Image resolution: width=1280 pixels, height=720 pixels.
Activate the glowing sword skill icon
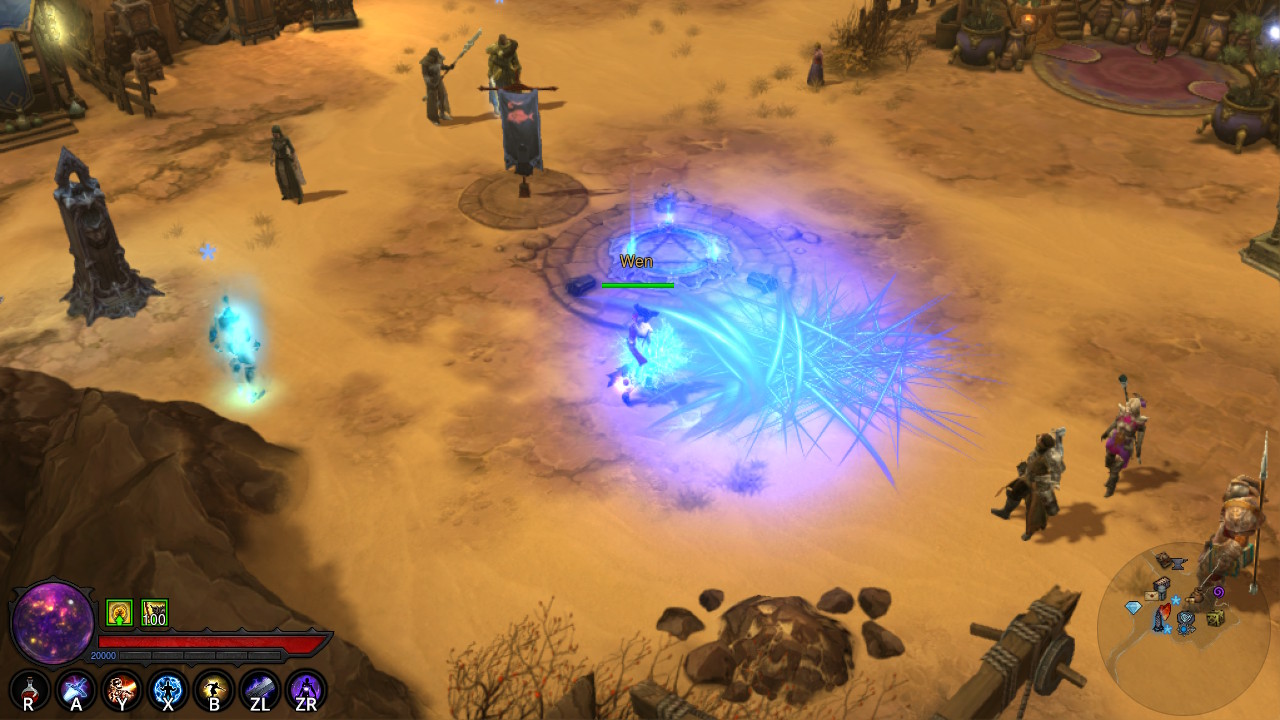point(76,690)
